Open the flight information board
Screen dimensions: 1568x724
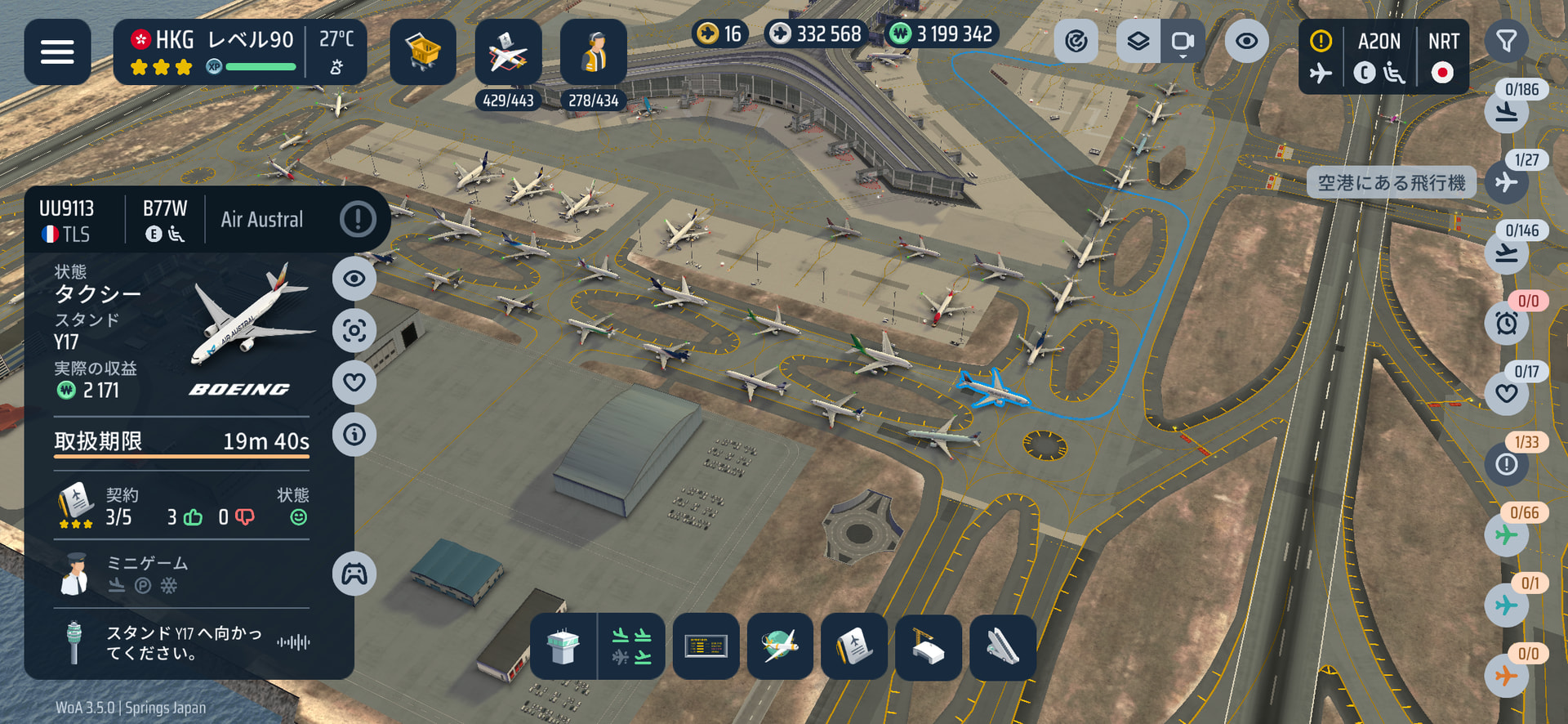coord(706,646)
